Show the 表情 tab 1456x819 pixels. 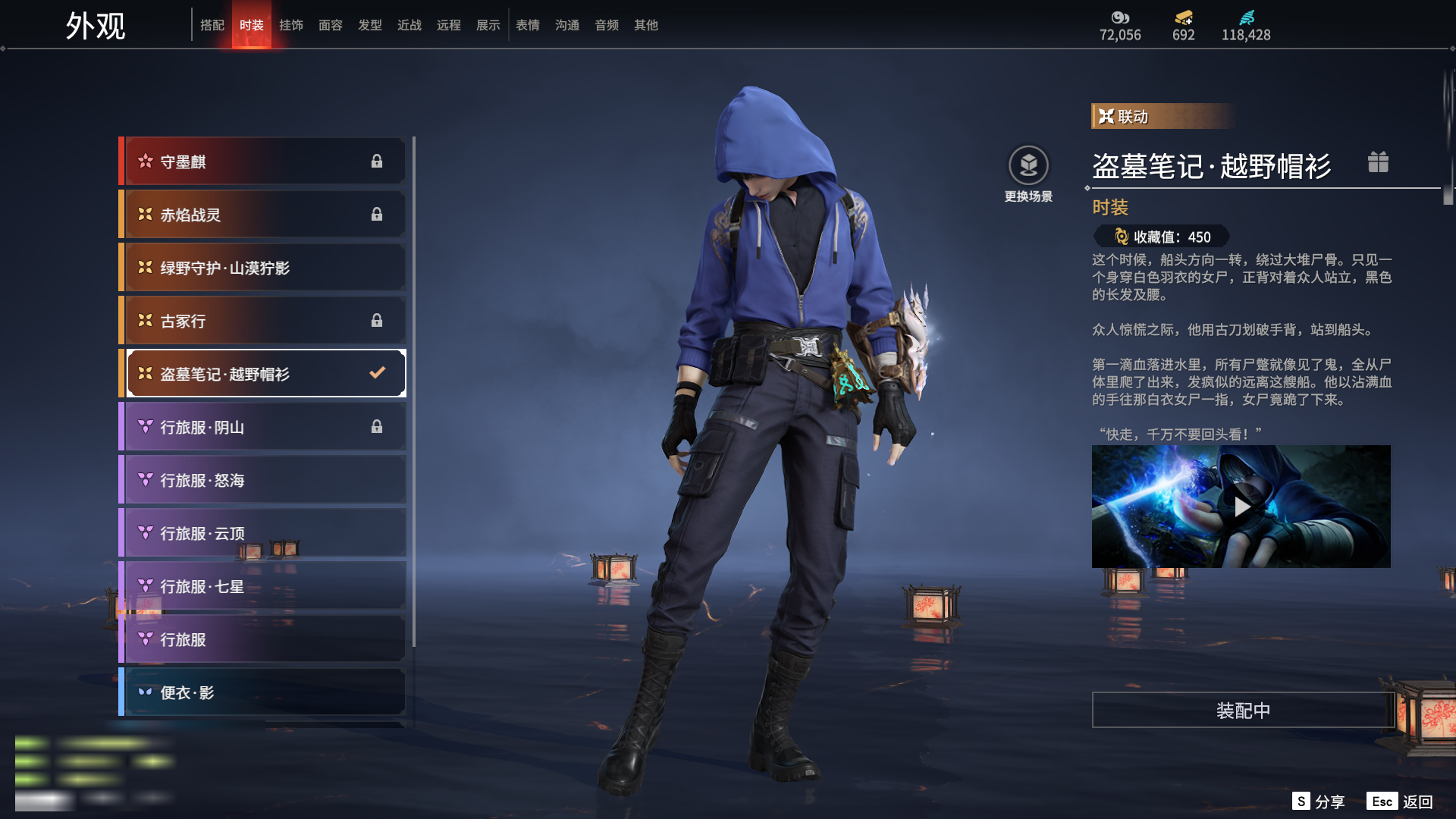528,25
